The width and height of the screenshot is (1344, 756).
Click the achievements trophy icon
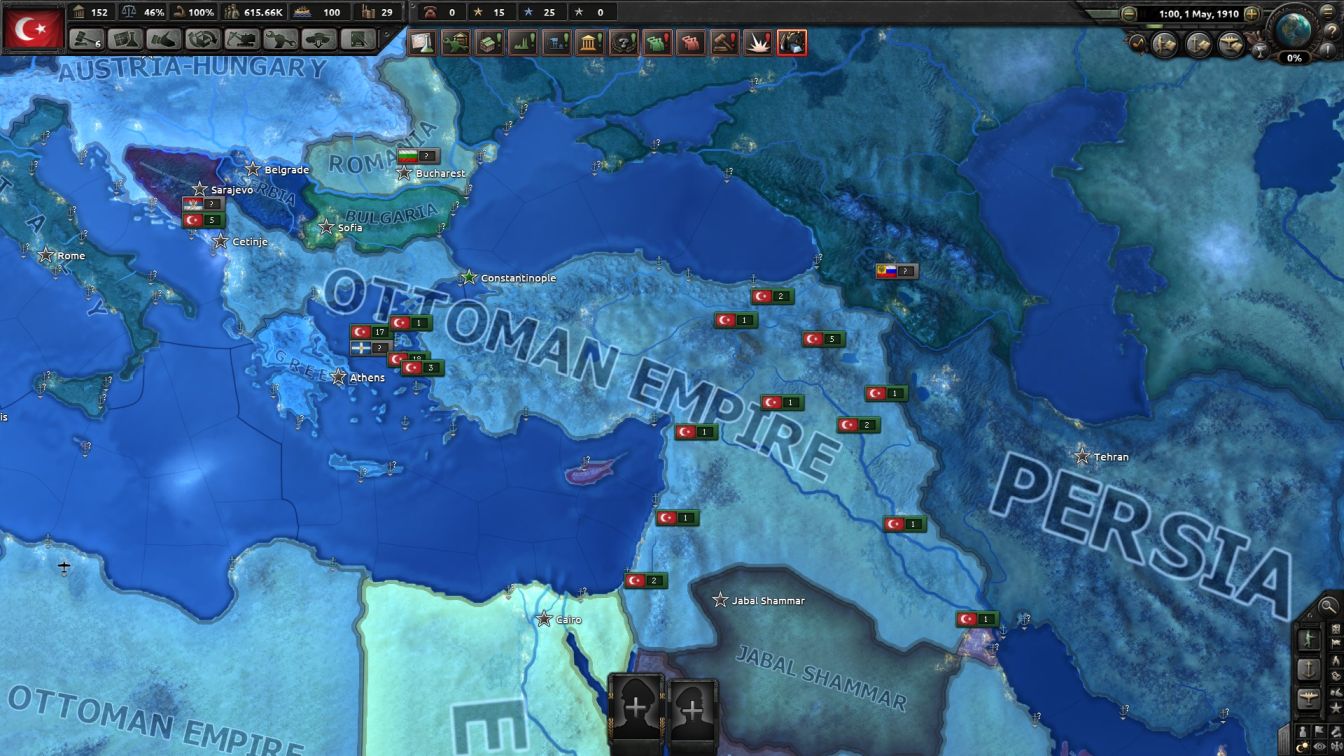tap(1261, 50)
